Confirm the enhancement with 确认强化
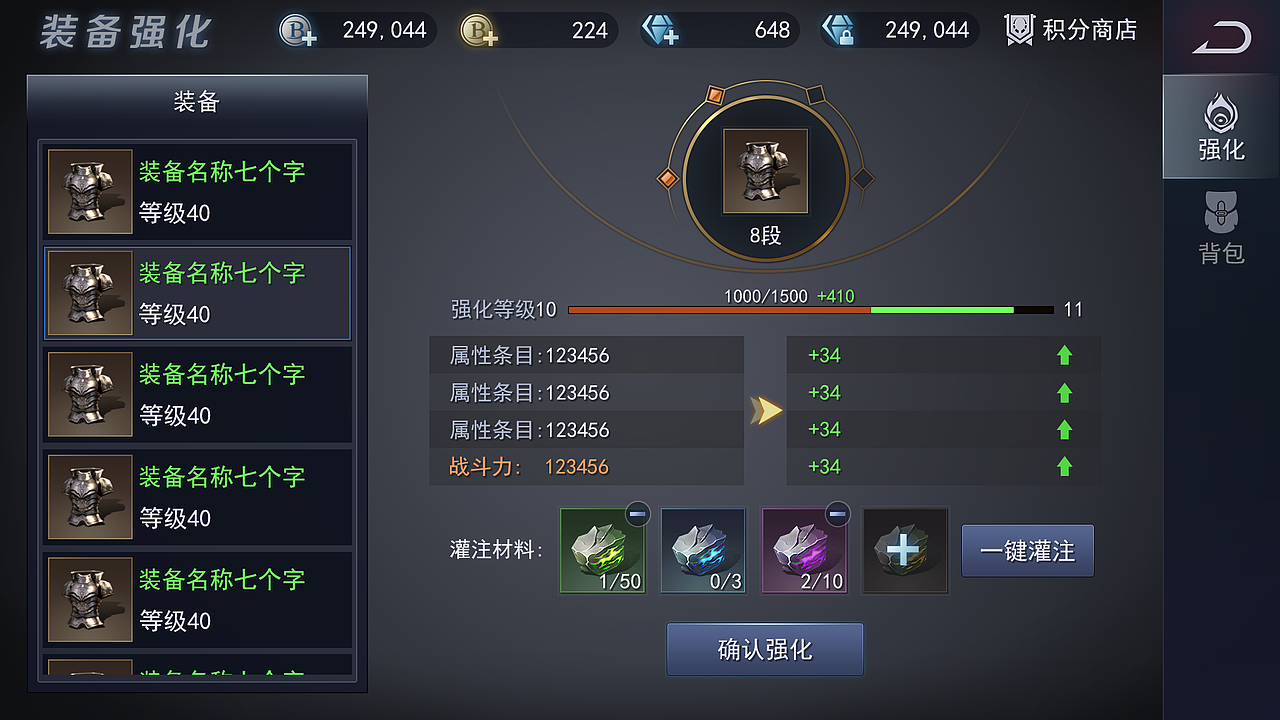The width and height of the screenshot is (1280, 720). [x=765, y=650]
